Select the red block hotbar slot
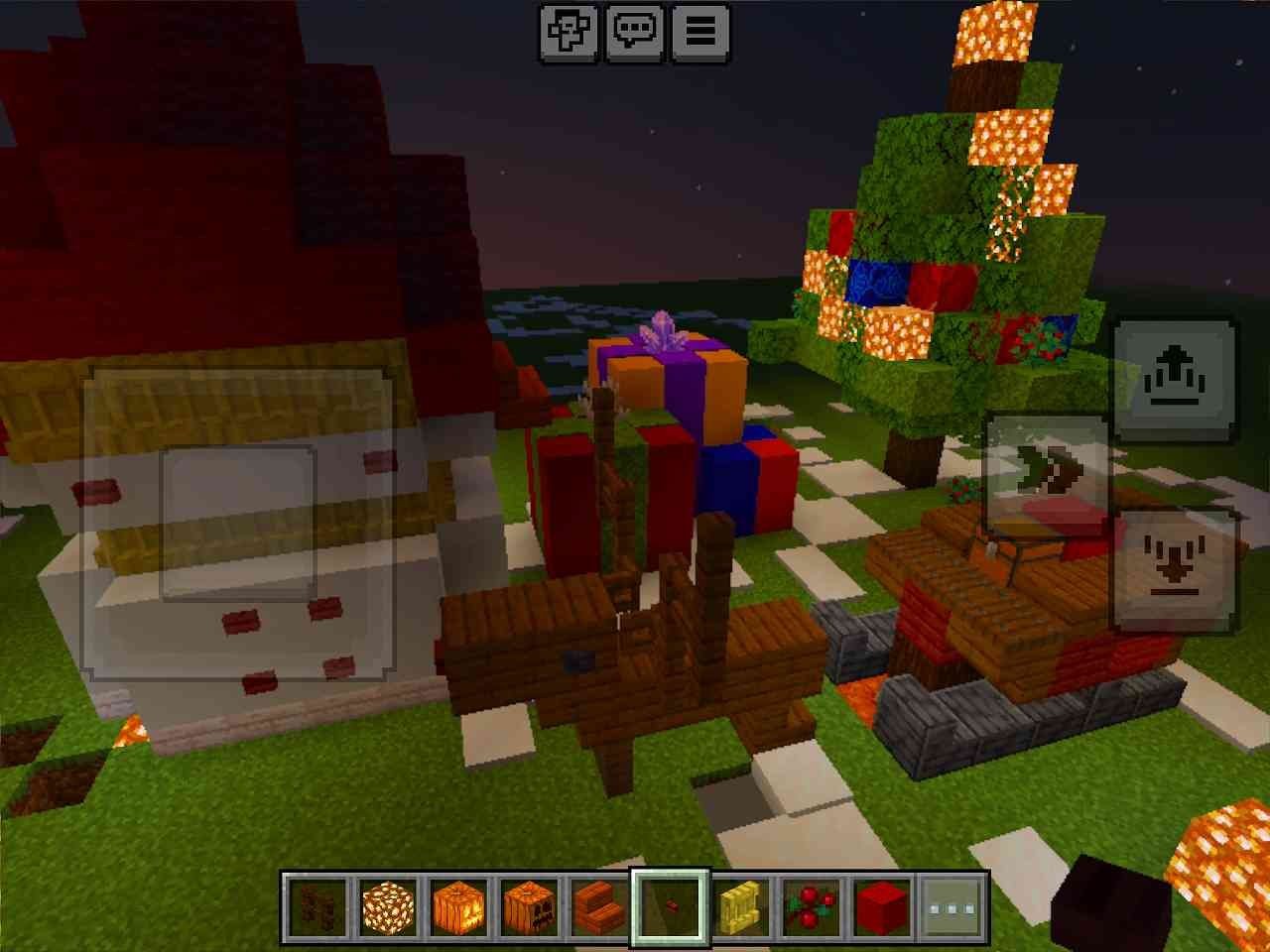The image size is (1270, 952). 883,906
